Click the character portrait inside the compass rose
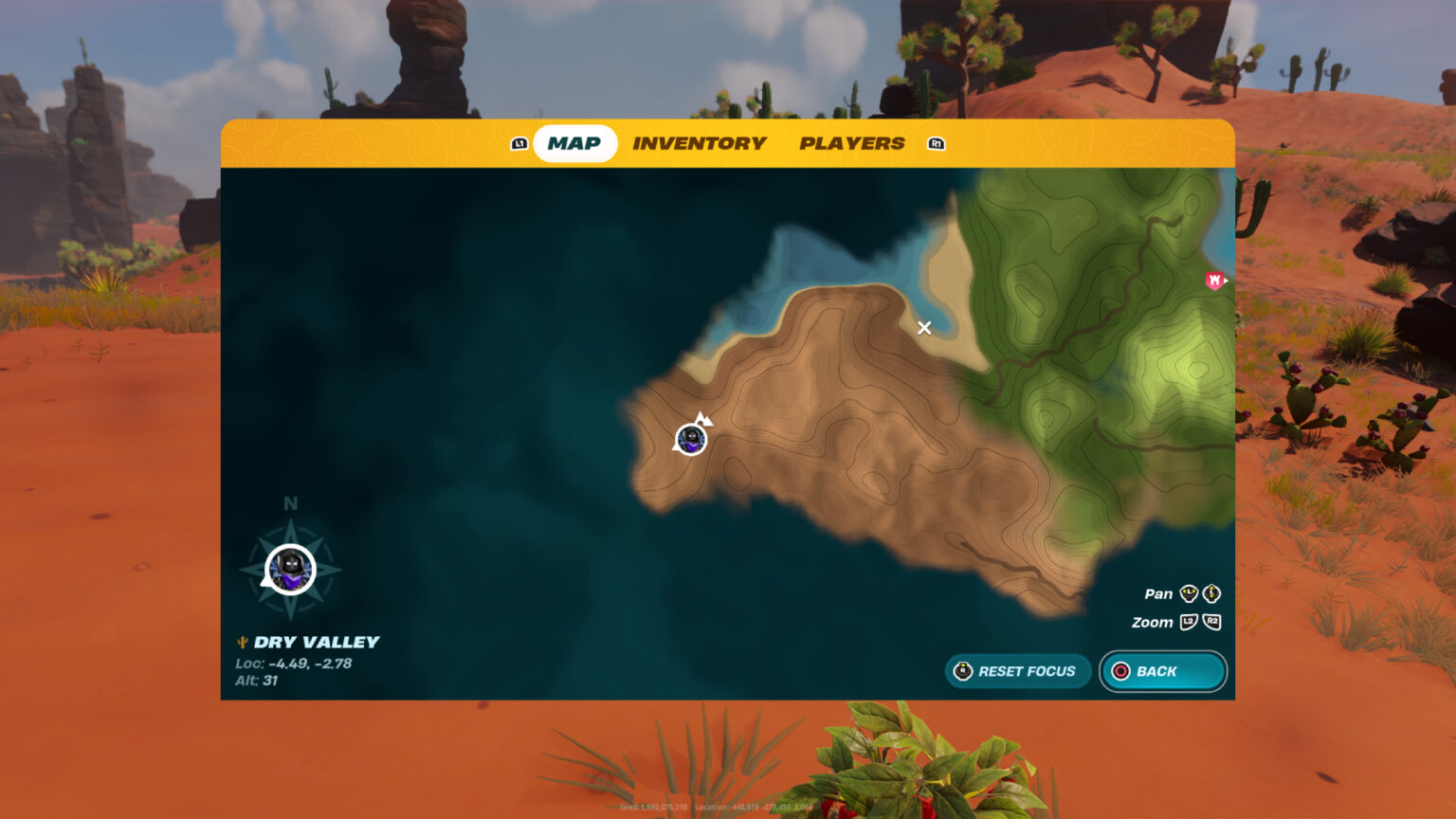This screenshot has width=1456, height=819. pos(289,569)
